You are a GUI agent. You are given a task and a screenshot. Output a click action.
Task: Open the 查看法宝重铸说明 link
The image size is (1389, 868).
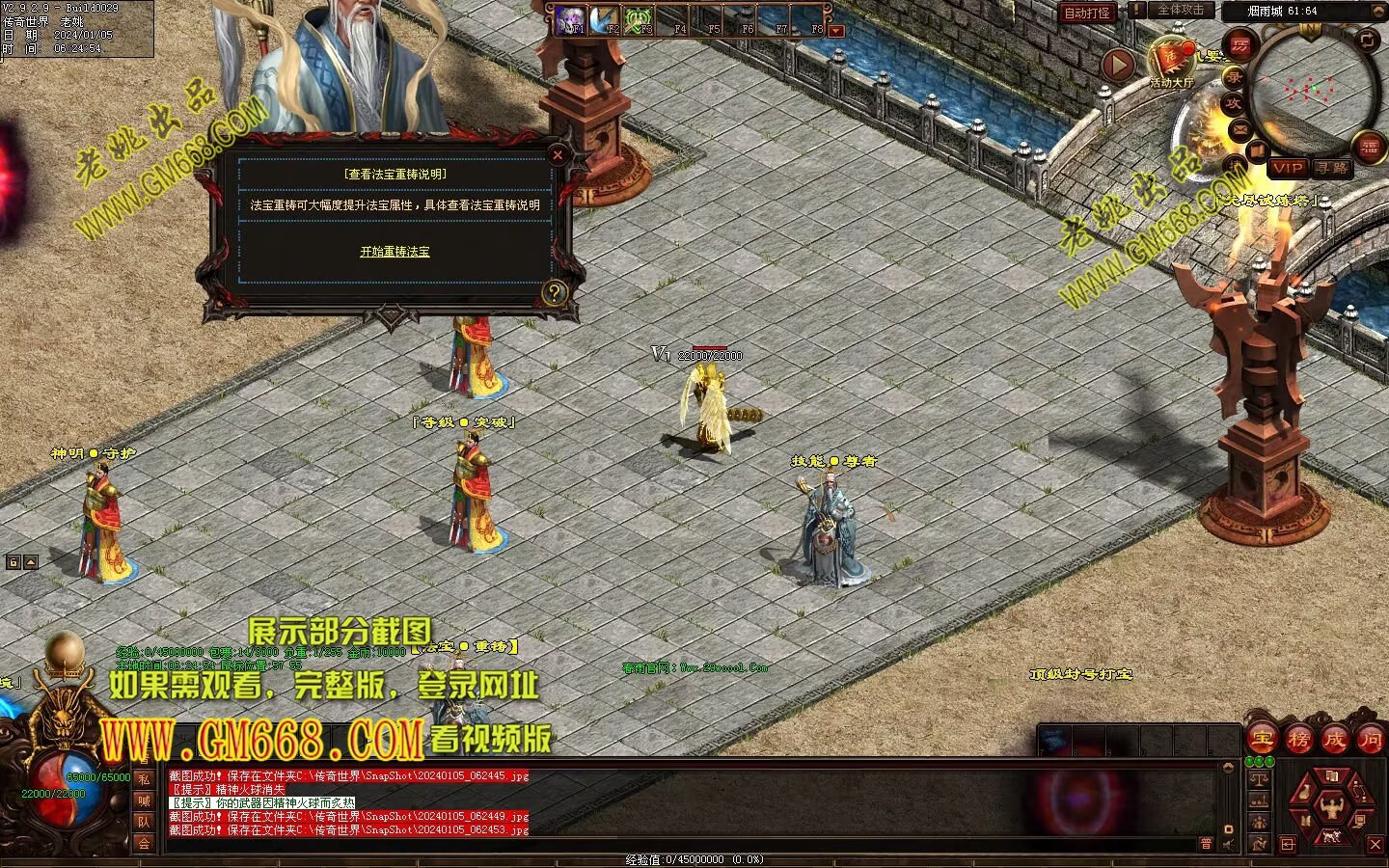(395, 175)
